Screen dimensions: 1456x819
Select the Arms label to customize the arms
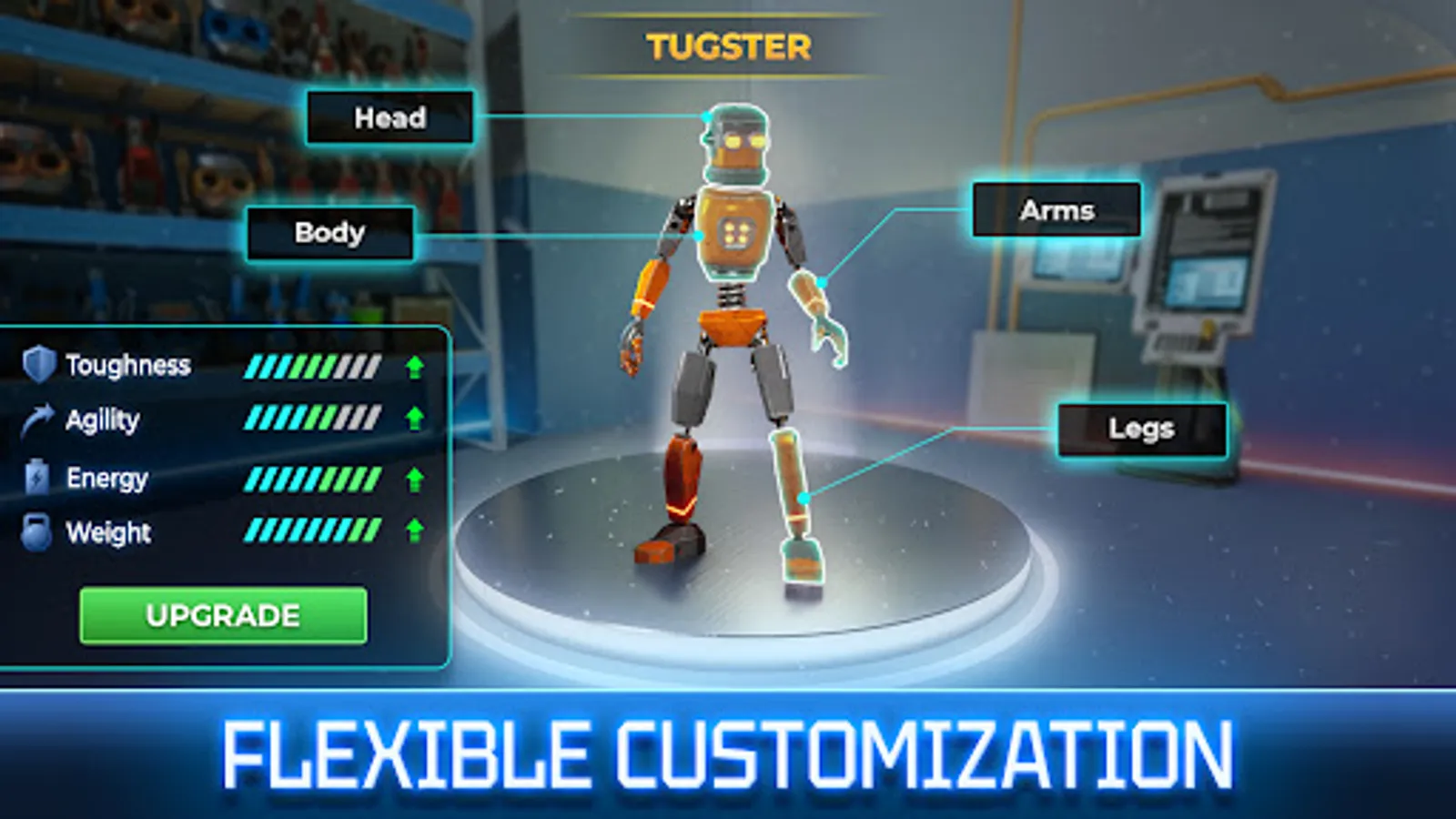pos(1056,210)
